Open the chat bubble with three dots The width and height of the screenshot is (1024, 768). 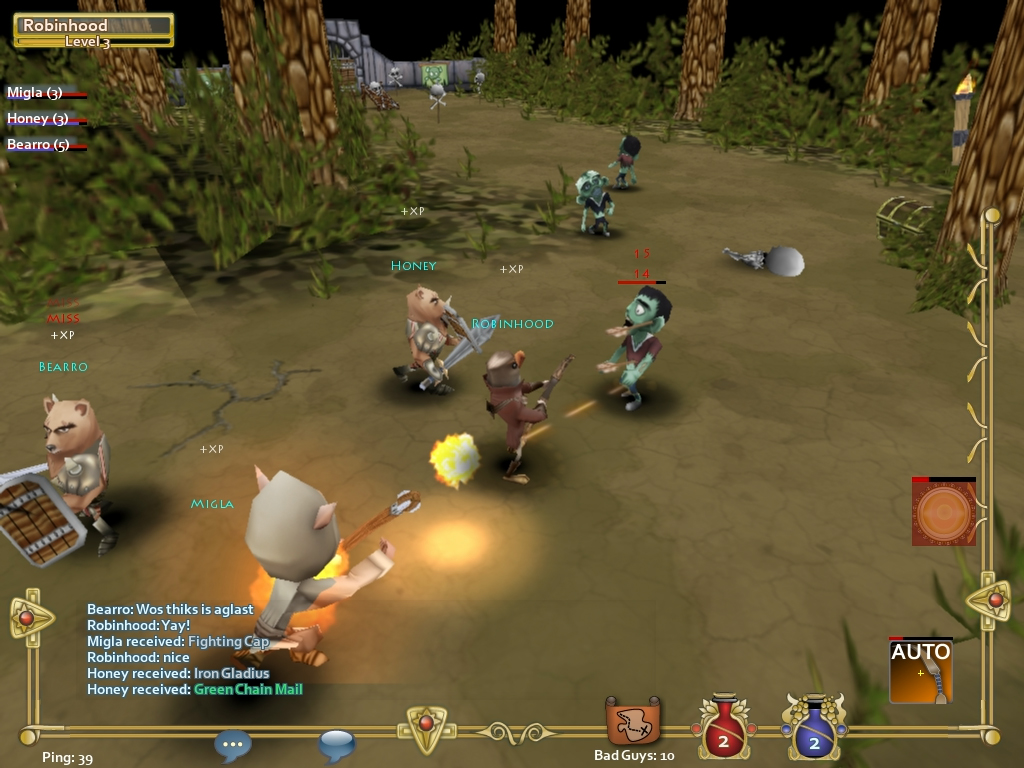click(233, 745)
